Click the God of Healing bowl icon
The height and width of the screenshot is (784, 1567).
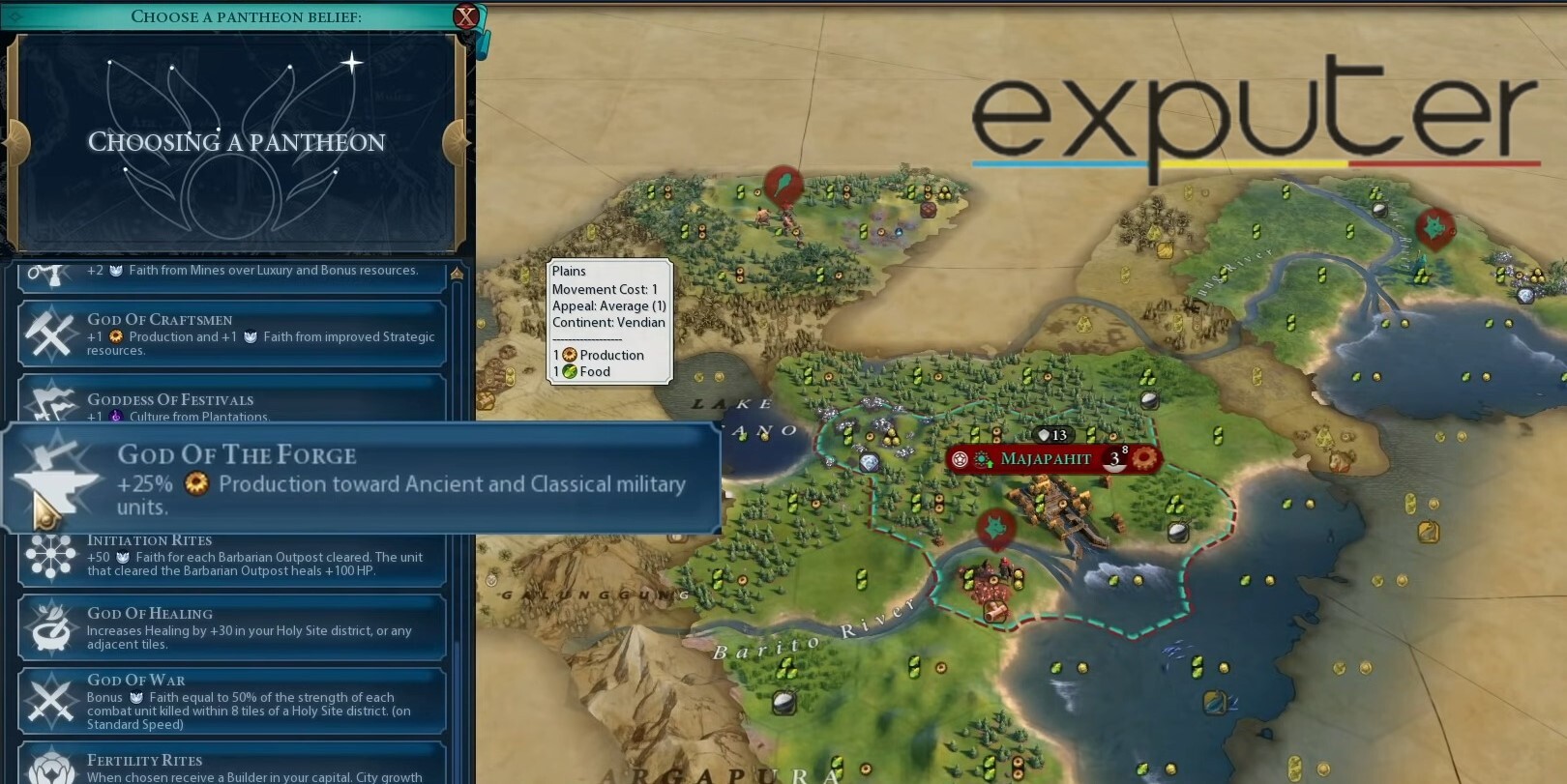click(x=50, y=627)
